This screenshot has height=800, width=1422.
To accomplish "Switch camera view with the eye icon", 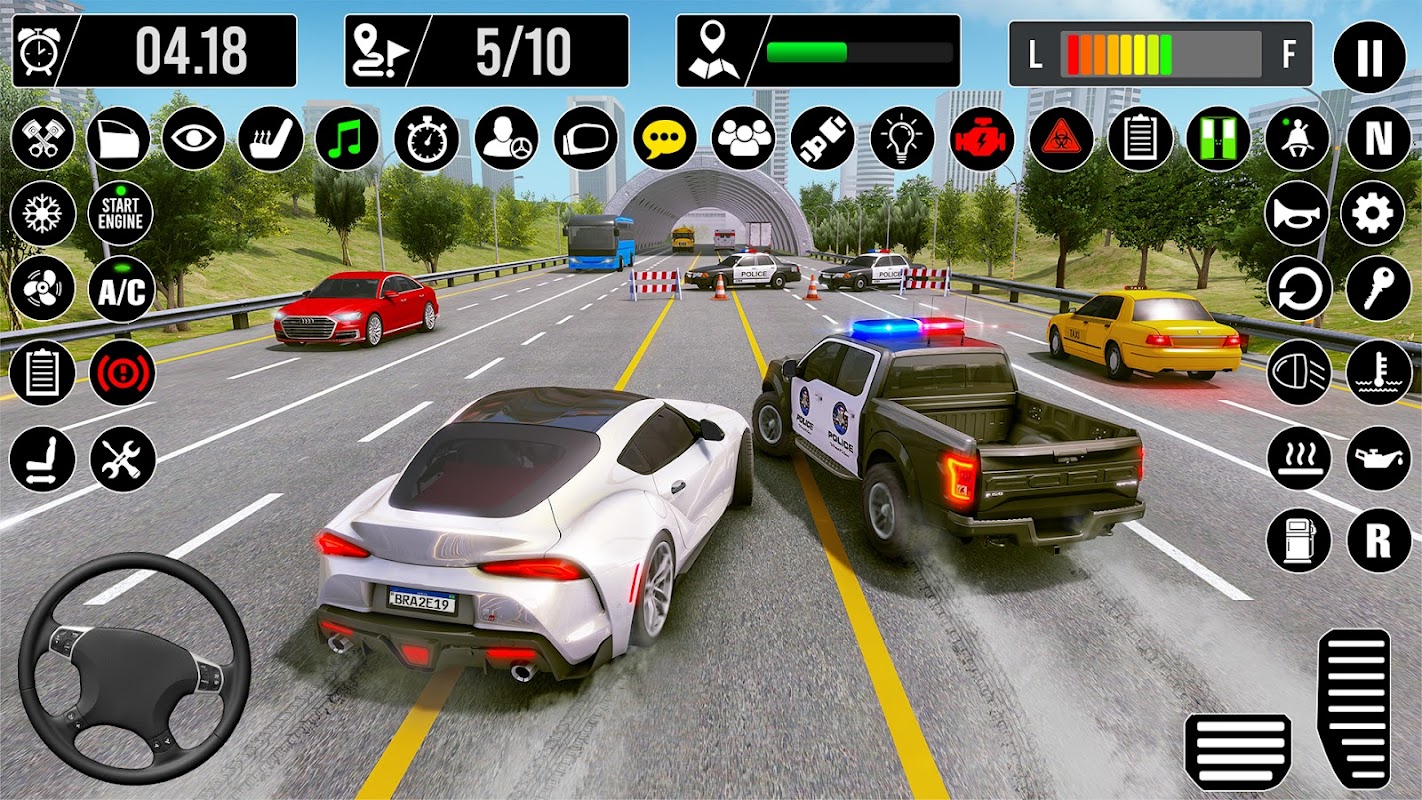I will tap(193, 138).
